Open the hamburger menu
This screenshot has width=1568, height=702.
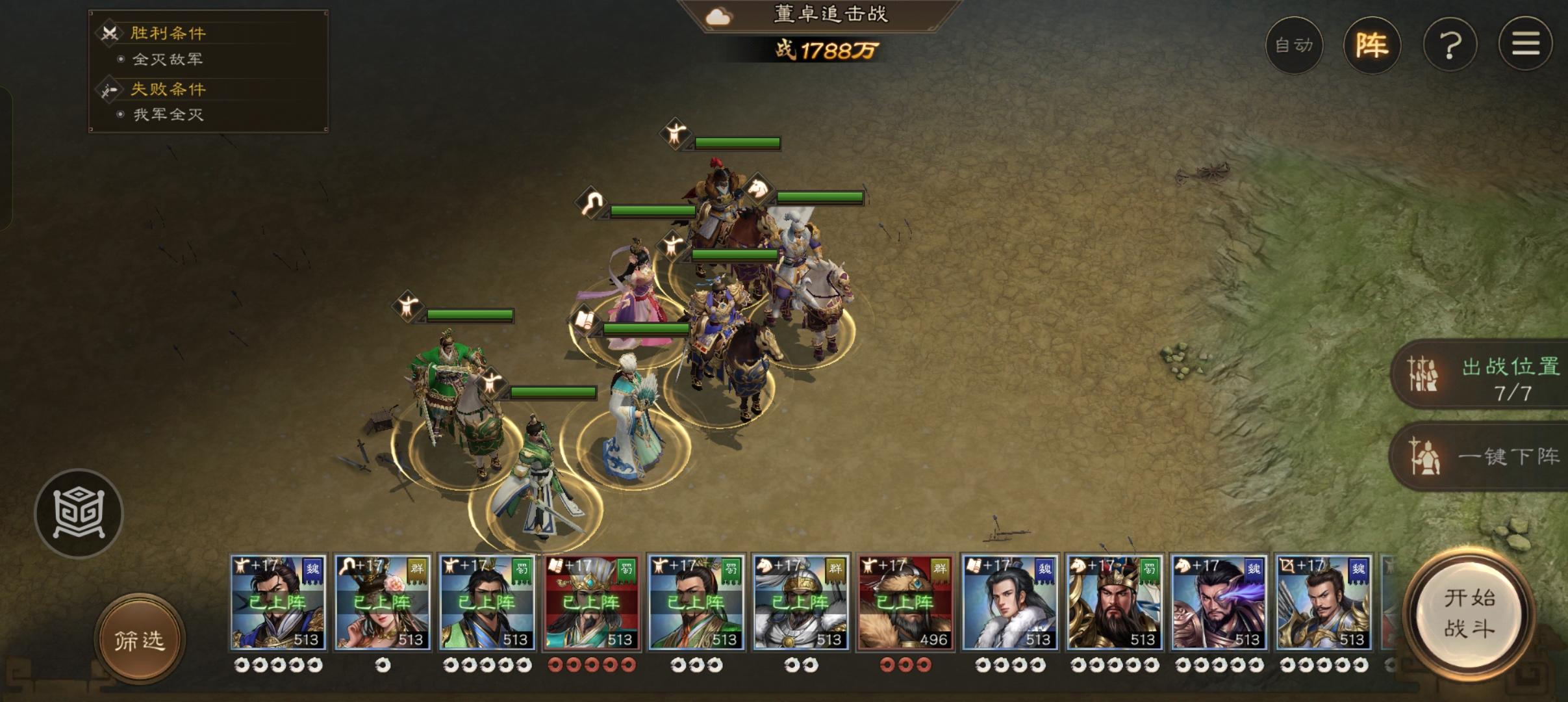(x=1526, y=45)
